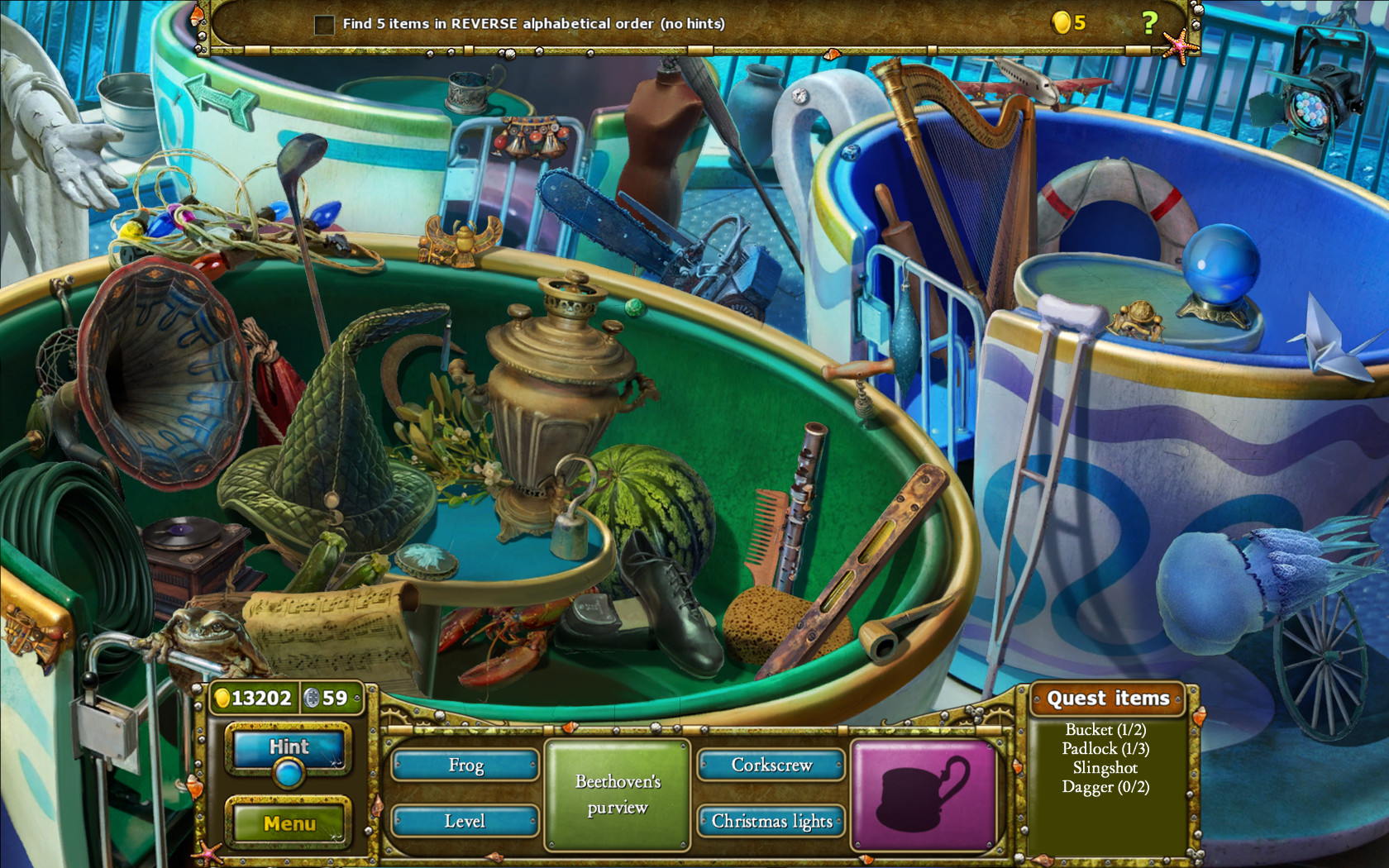
Task: Click "Dagger (0/2)" in Quest items
Action: [x=1105, y=788]
